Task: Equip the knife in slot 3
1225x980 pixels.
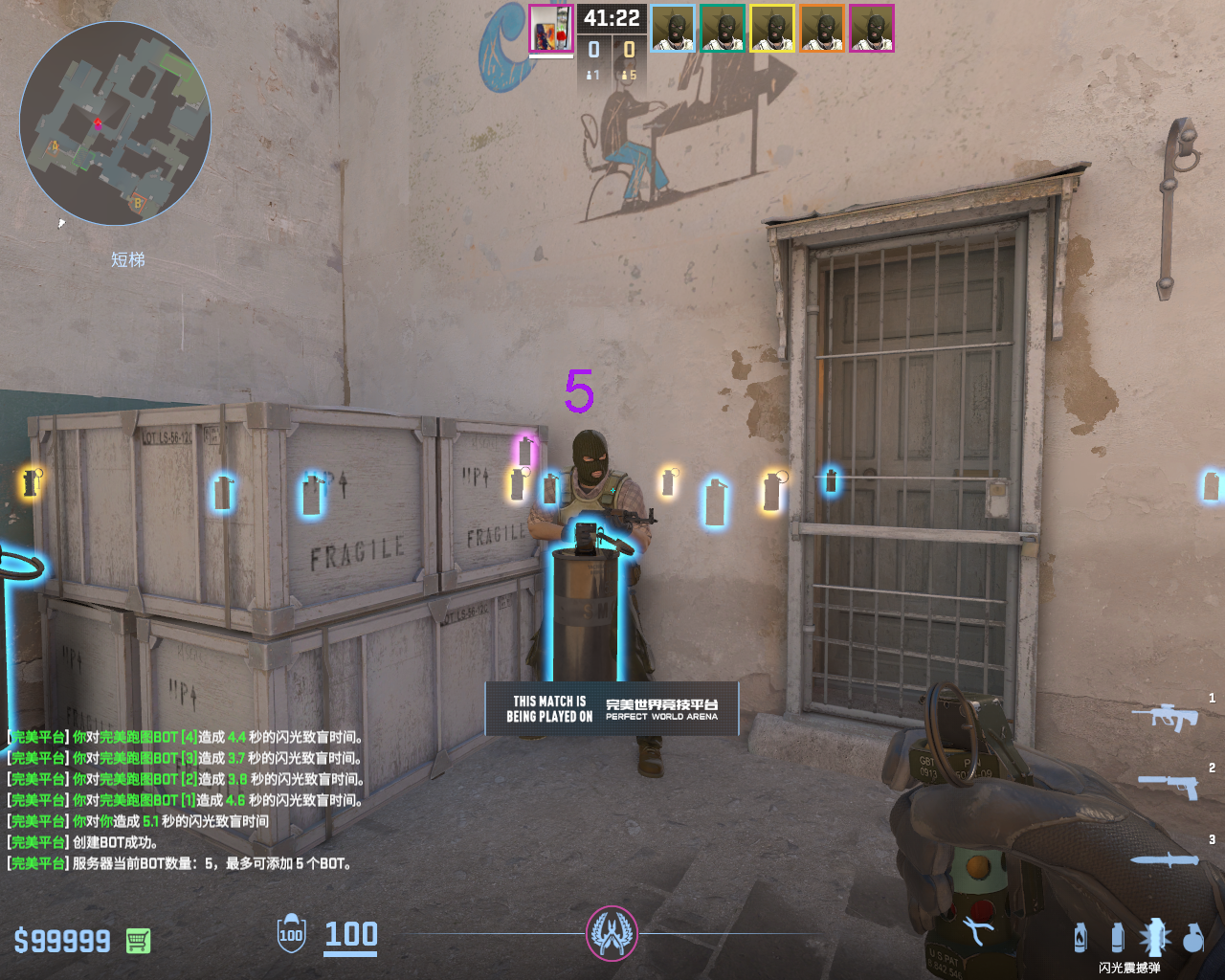Action: point(1165,859)
